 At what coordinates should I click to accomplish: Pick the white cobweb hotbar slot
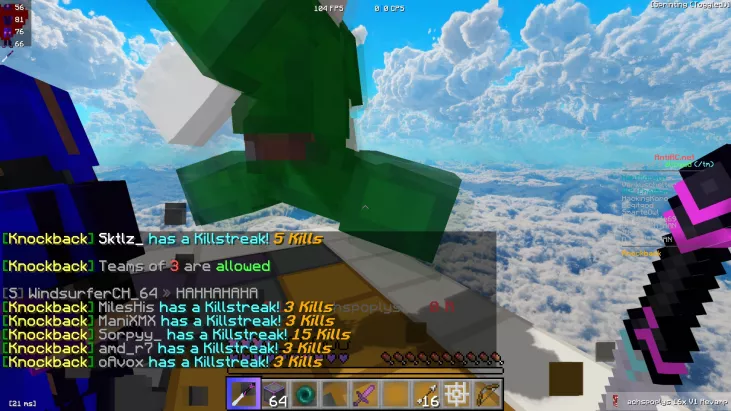click(458, 394)
